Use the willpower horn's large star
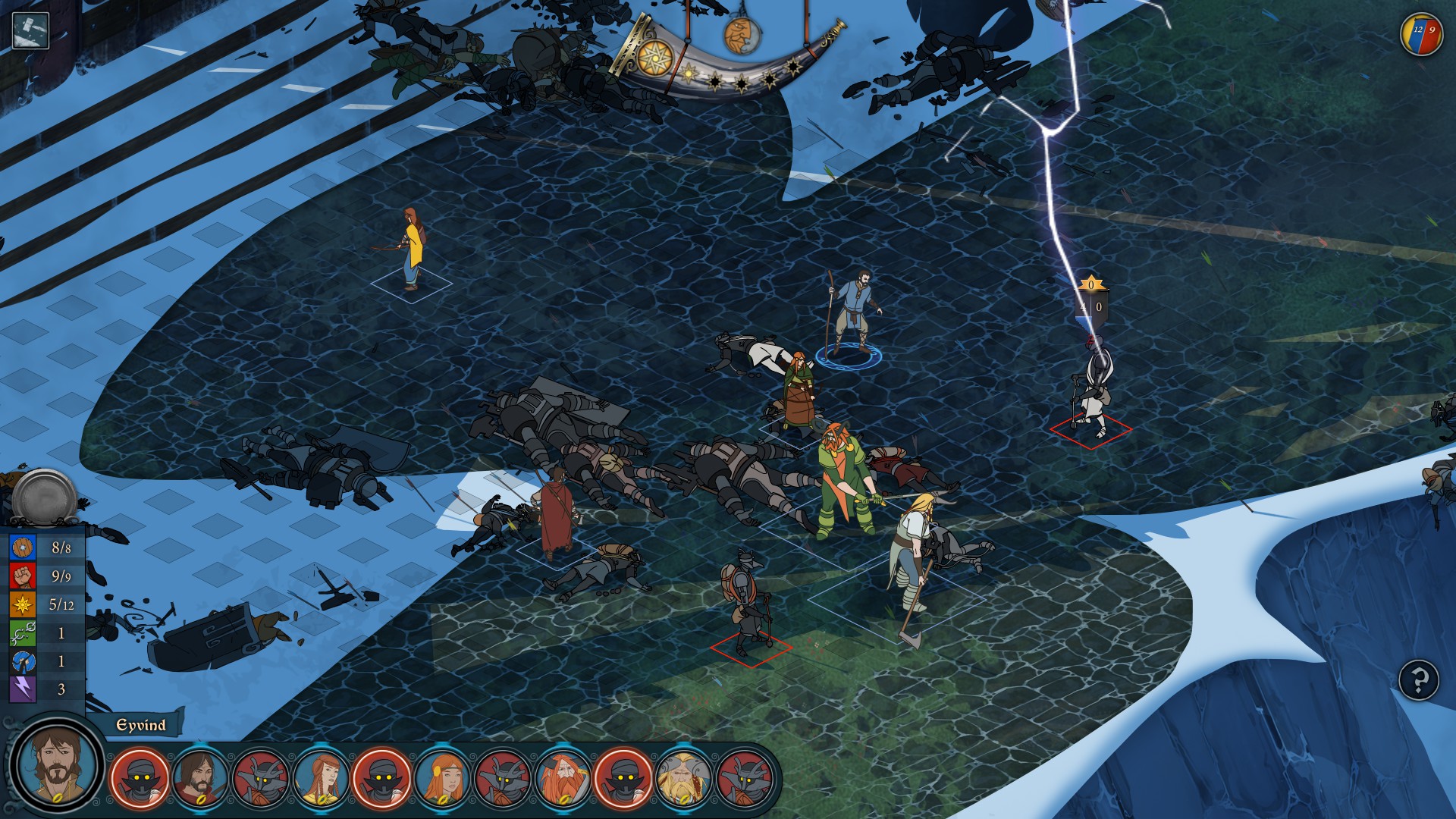Image resolution: width=1456 pixels, height=819 pixels. (x=655, y=58)
